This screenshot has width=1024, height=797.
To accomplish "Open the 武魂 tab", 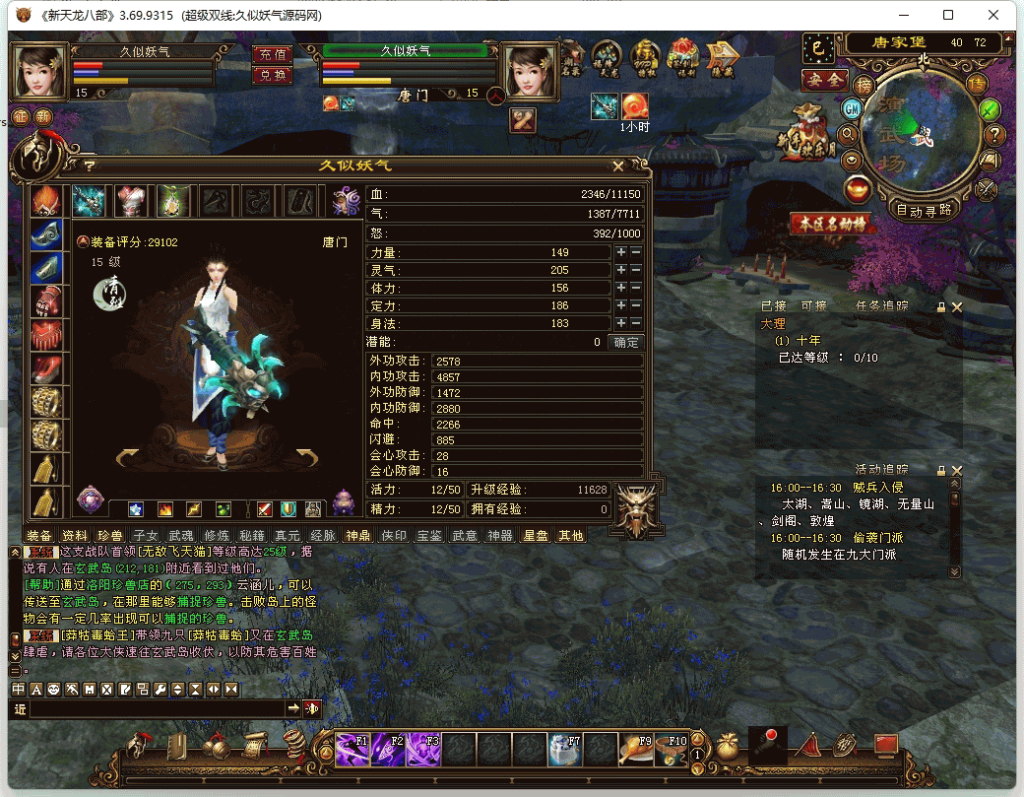I will pyautogui.click(x=182, y=536).
